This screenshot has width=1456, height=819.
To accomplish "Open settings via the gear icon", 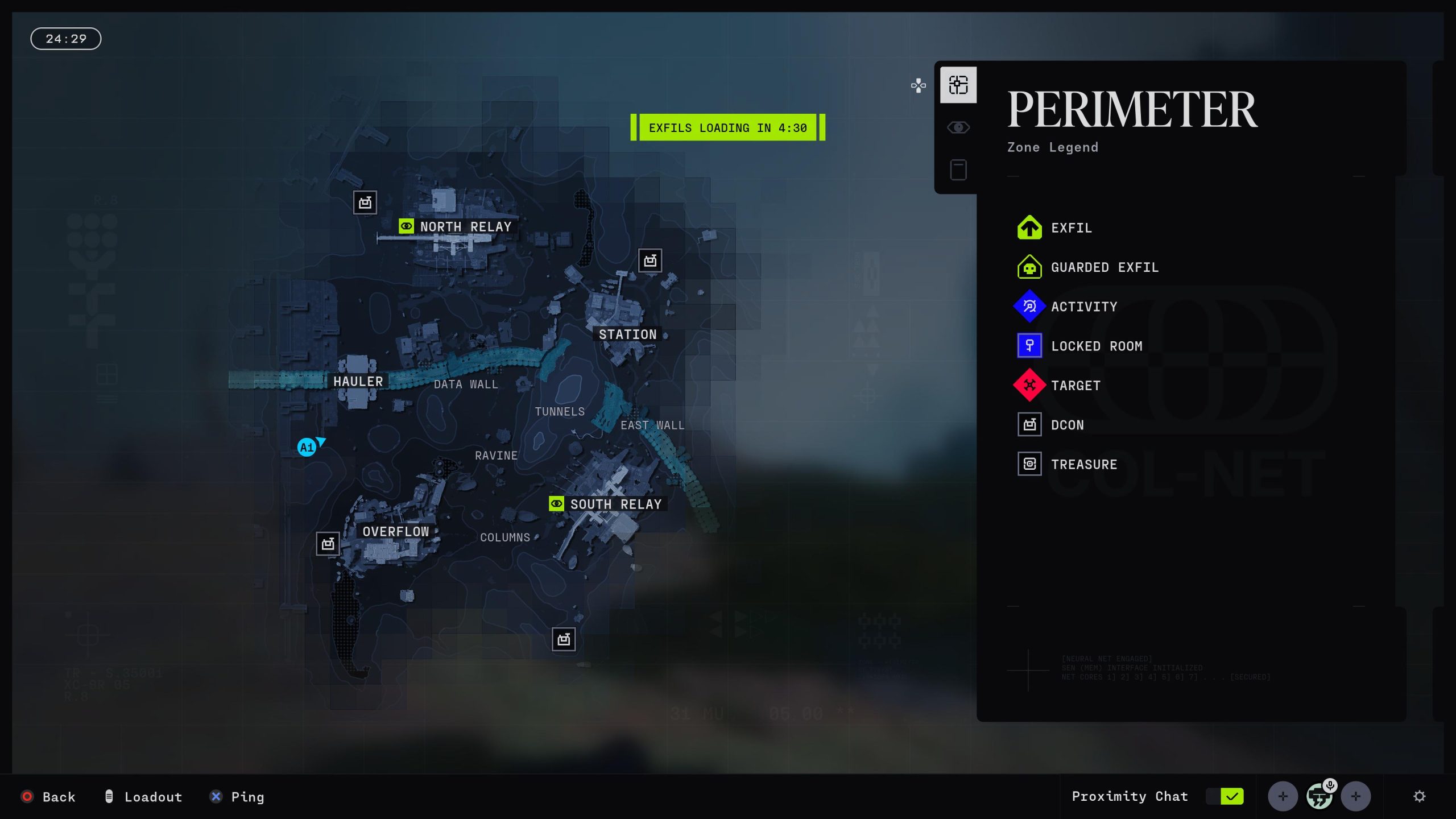I will point(1421,796).
